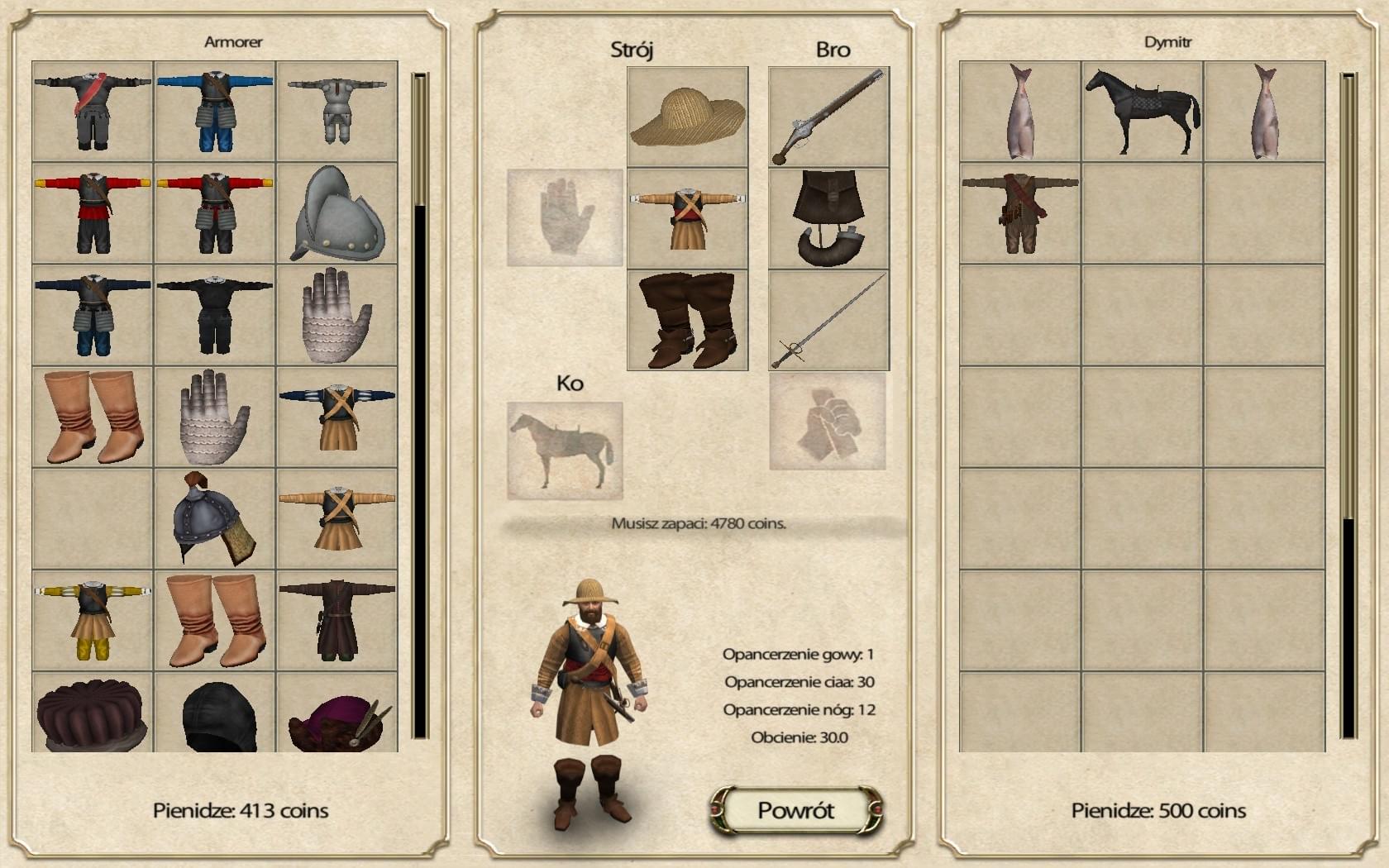This screenshot has height=868, width=1389.
Task: Choose the equipped brown boots slot
Action: coord(687,320)
